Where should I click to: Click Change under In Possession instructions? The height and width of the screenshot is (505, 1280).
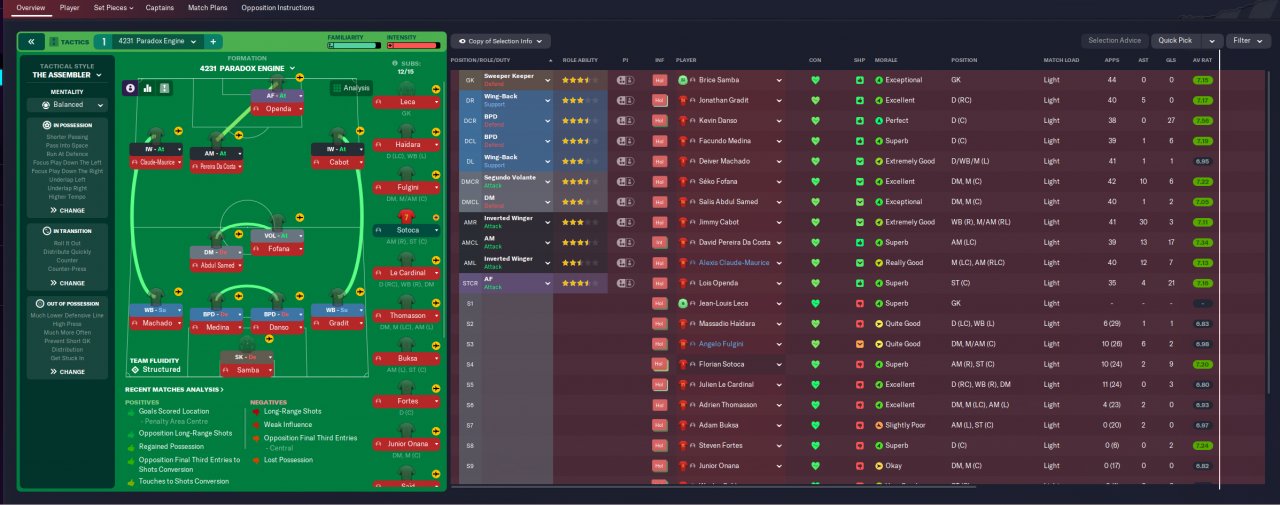(x=67, y=211)
